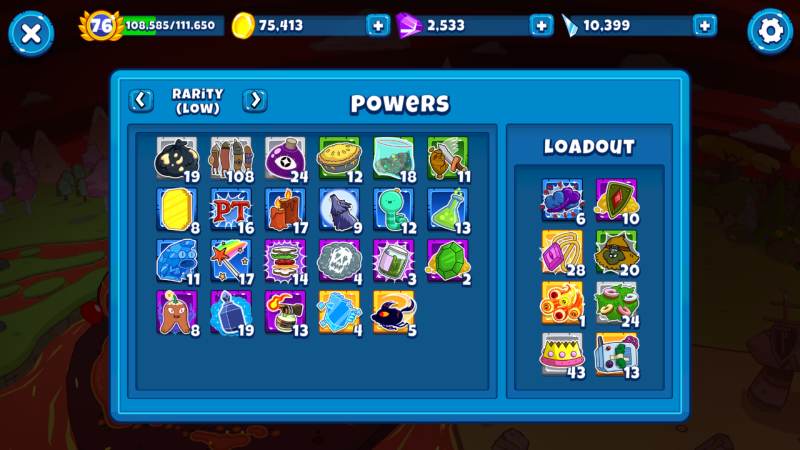Choose the green emerald gem power

447,262
